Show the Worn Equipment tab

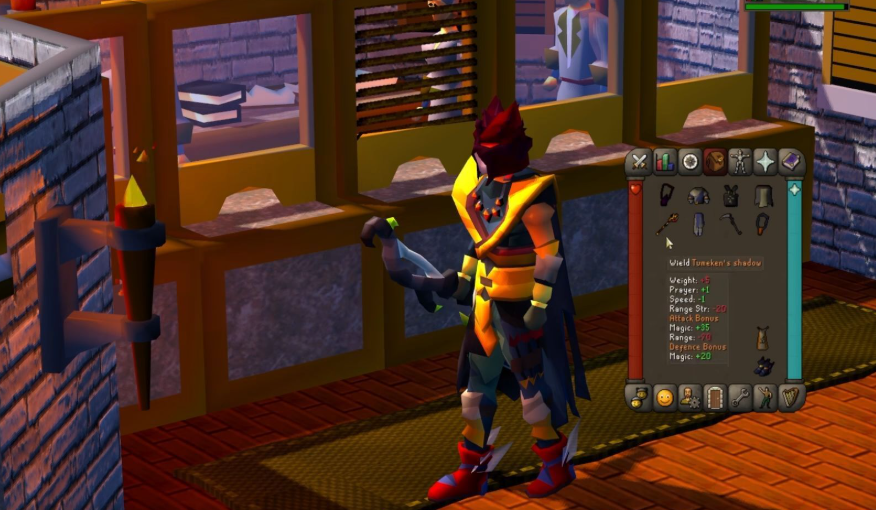click(x=740, y=162)
